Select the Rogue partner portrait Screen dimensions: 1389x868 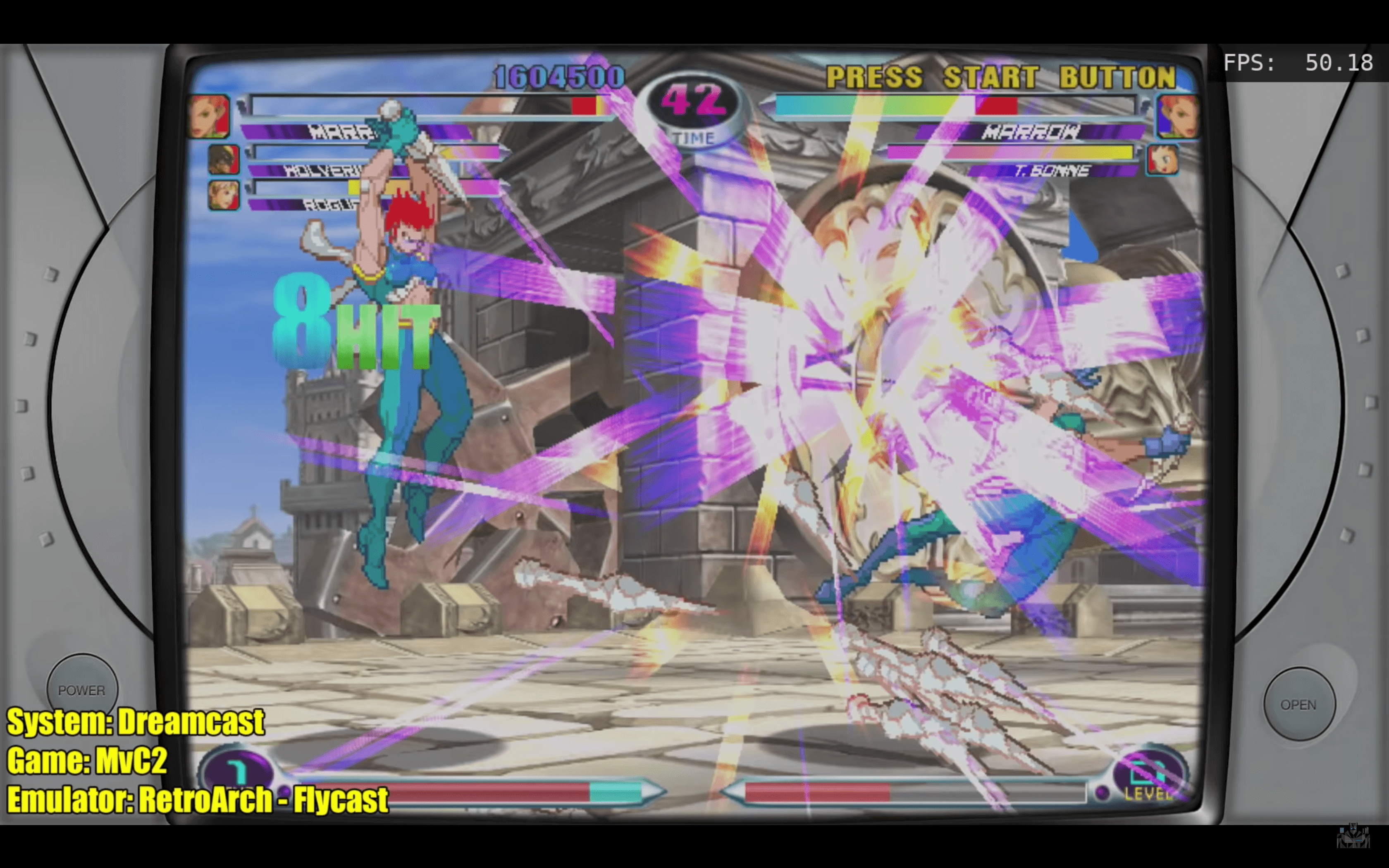click(x=223, y=195)
